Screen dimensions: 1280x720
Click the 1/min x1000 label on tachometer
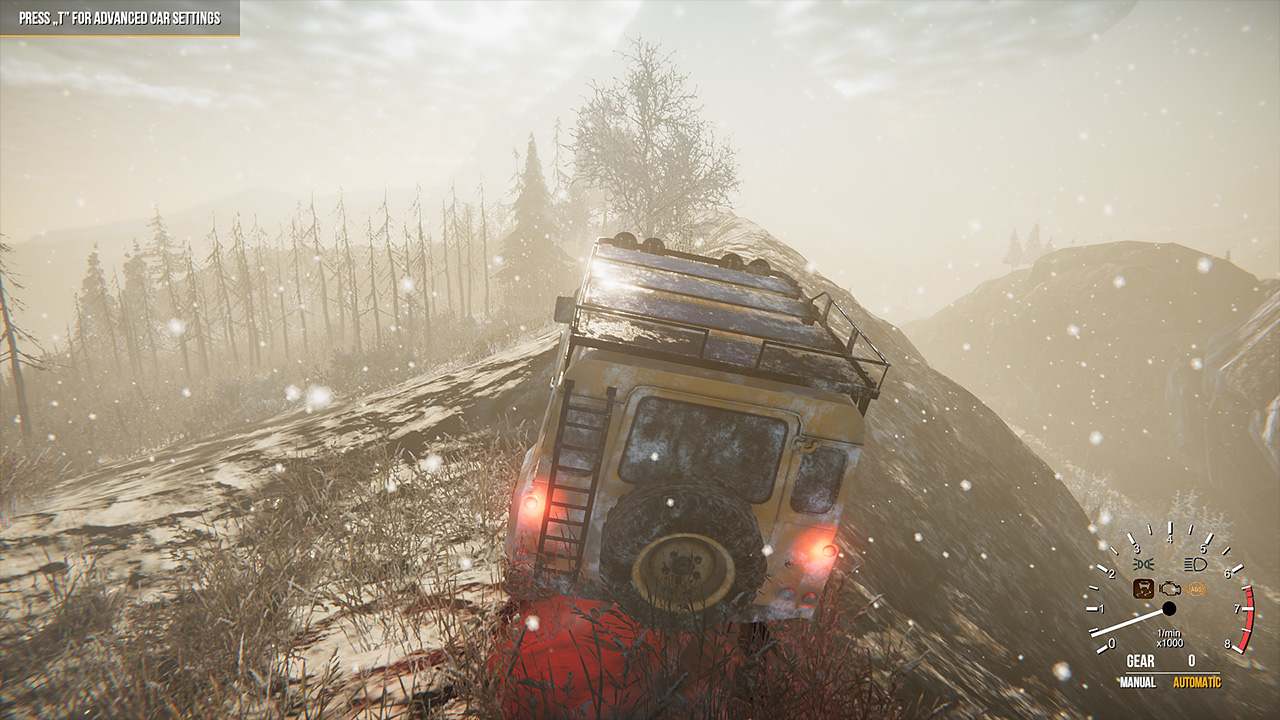(x=1169, y=636)
